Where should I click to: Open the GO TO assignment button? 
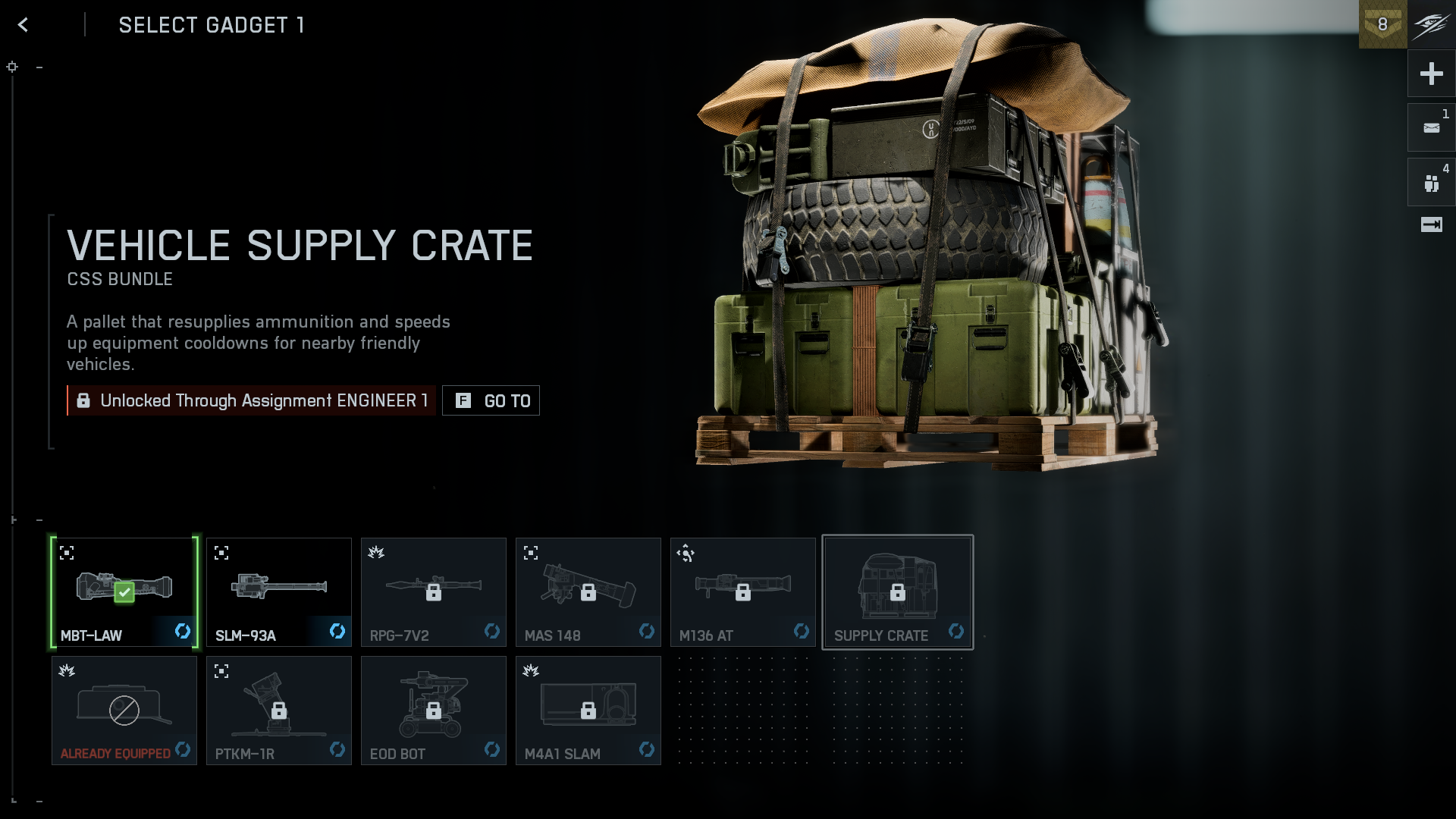[x=491, y=400]
